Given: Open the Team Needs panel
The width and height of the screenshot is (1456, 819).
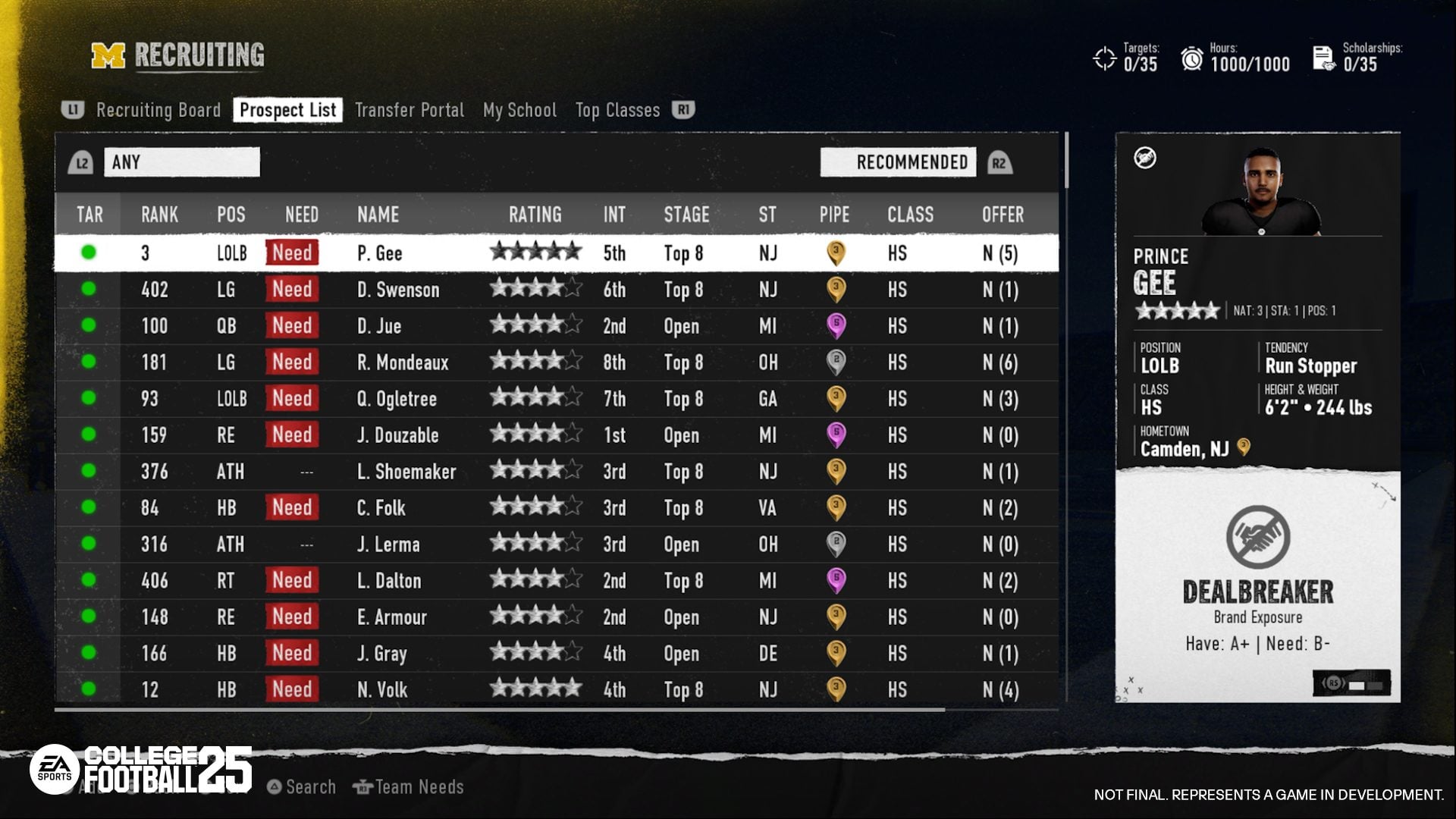Looking at the screenshot, I should [x=409, y=786].
